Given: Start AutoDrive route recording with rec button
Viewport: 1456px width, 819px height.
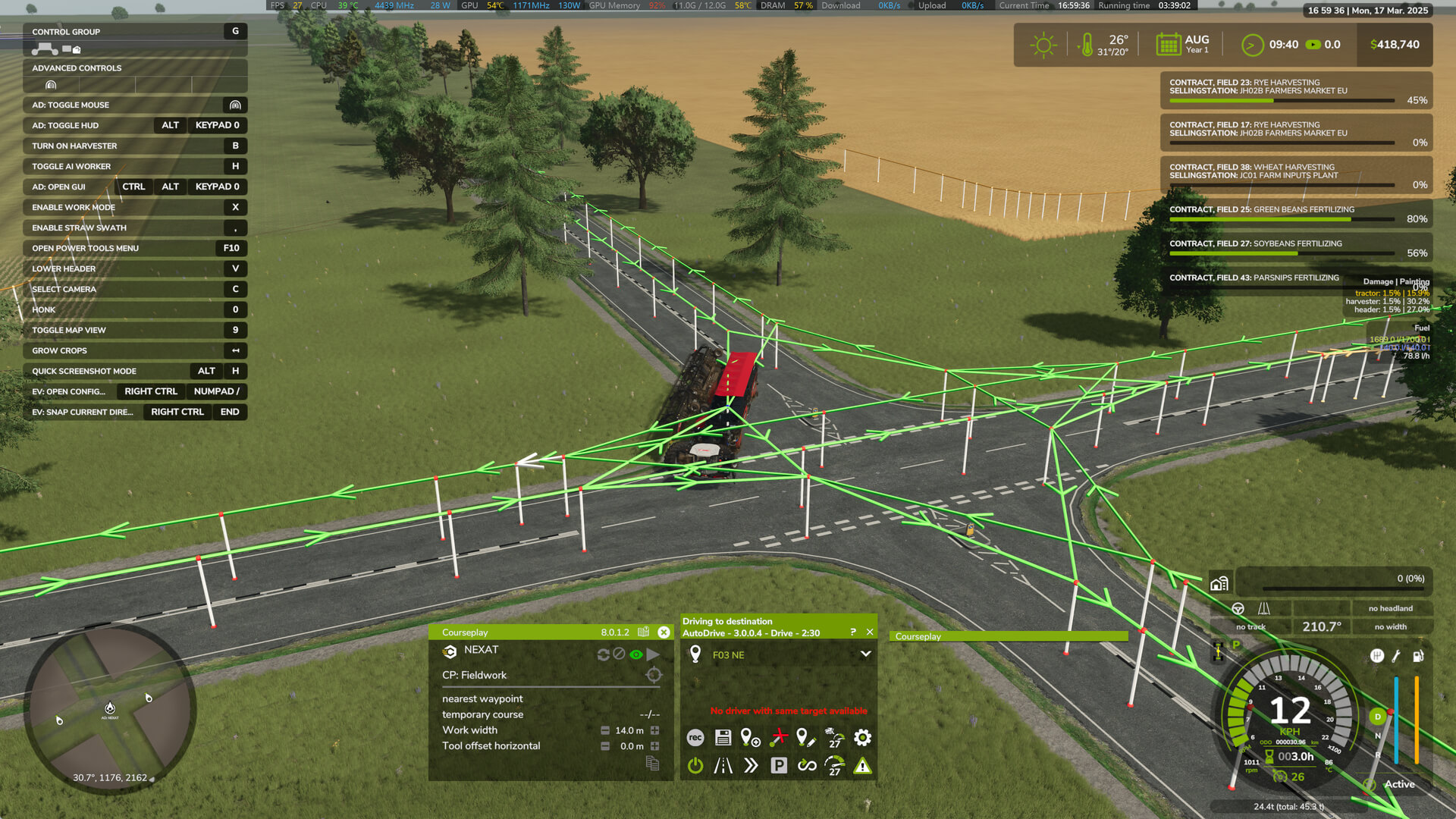Looking at the screenshot, I should pos(695,737).
